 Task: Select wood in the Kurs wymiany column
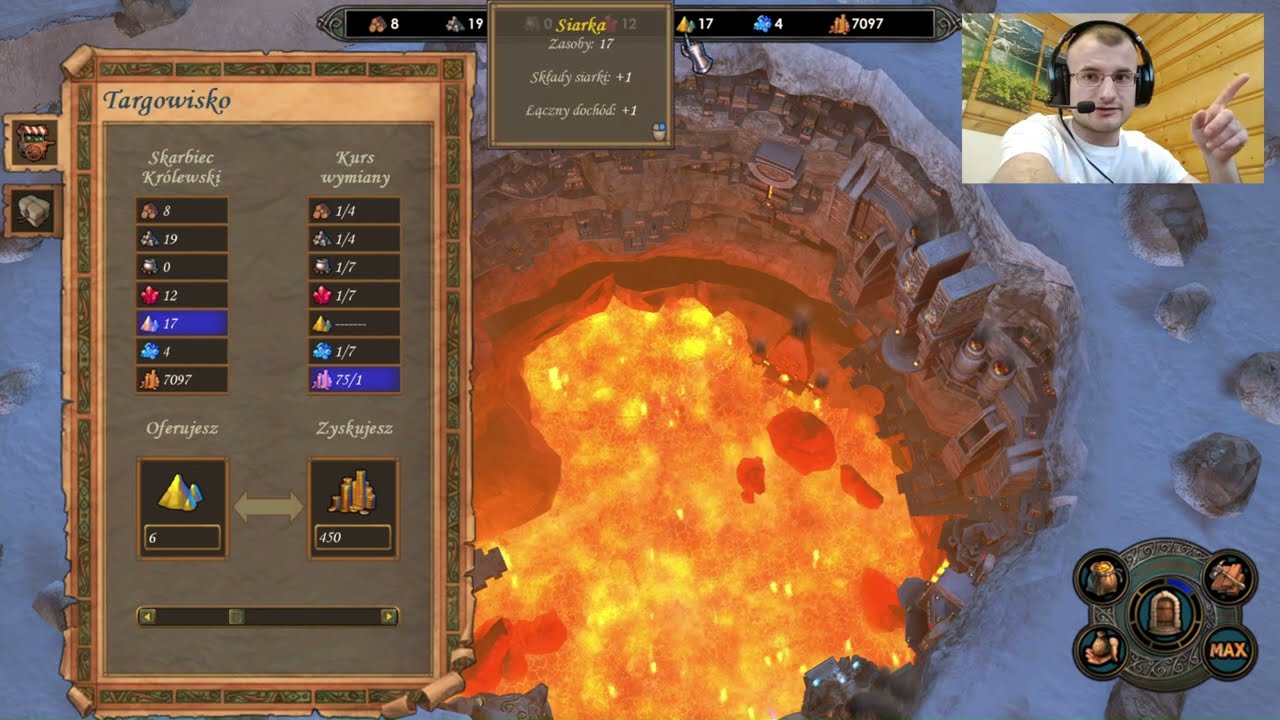354,211
